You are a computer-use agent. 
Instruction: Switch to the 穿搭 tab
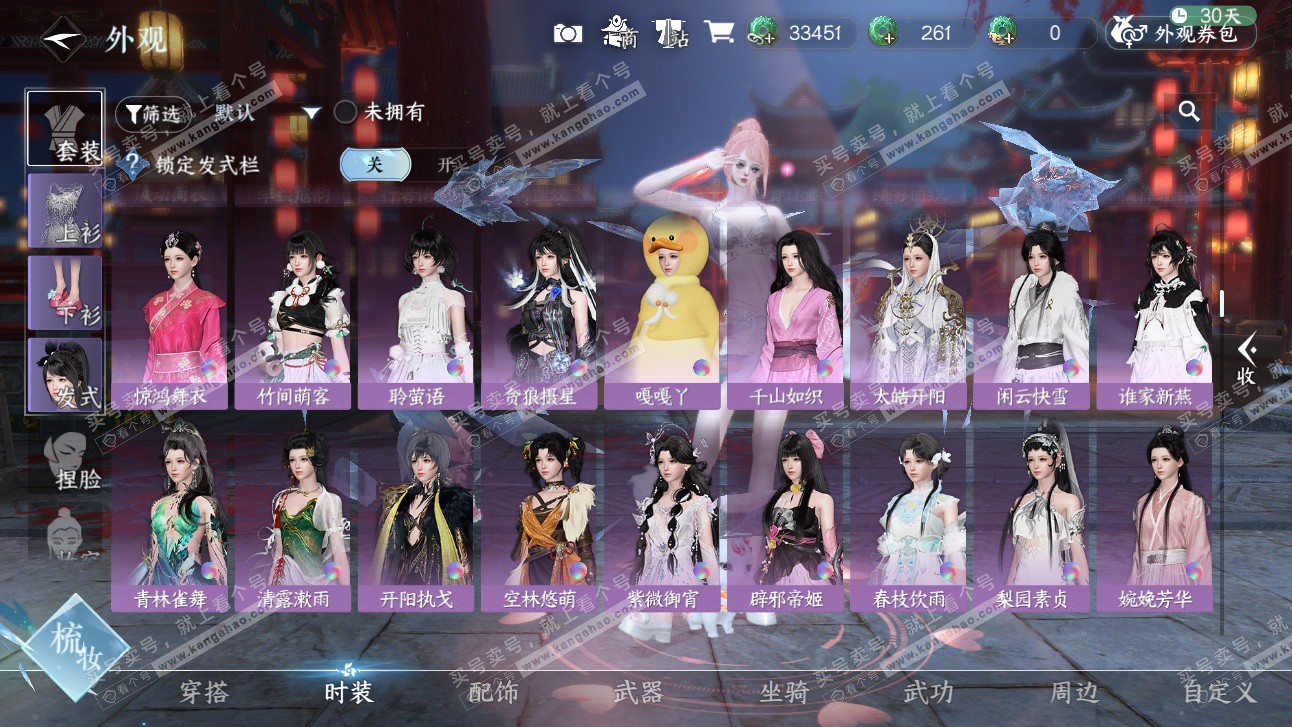(x=204, y=691)
